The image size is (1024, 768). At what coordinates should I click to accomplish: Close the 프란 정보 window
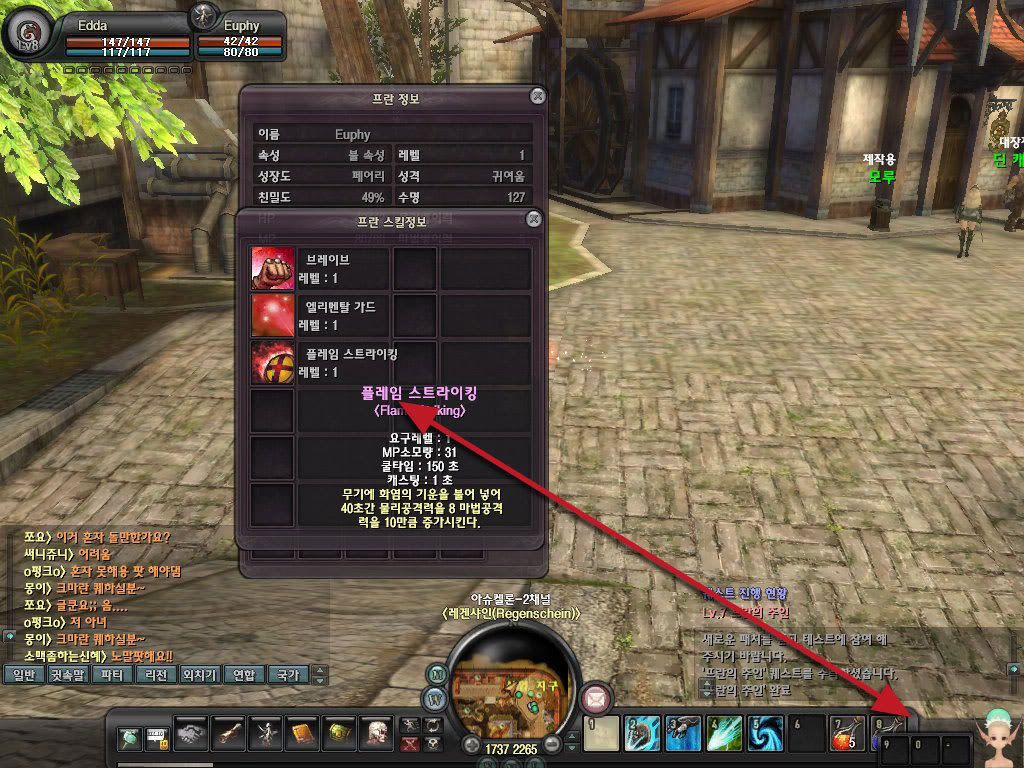pyautogui.click(x=538, y=96)
